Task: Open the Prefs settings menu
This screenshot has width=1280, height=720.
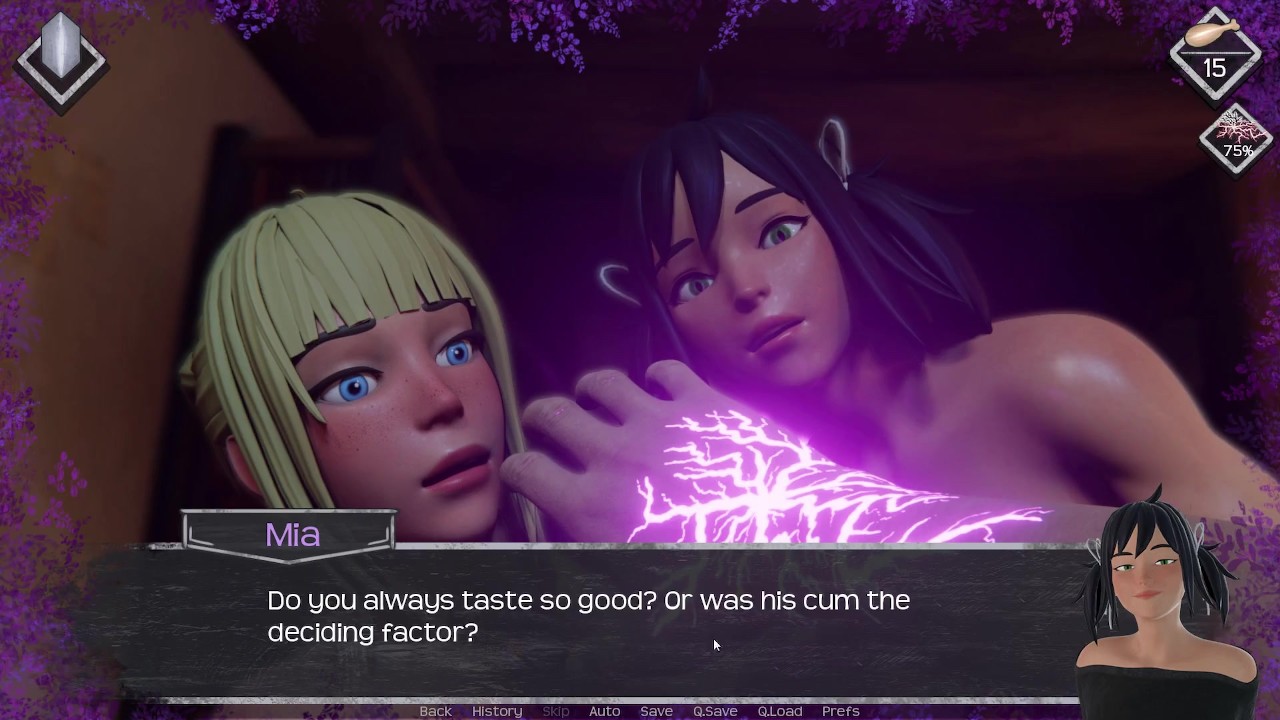Action: click(x=840, y=711)
